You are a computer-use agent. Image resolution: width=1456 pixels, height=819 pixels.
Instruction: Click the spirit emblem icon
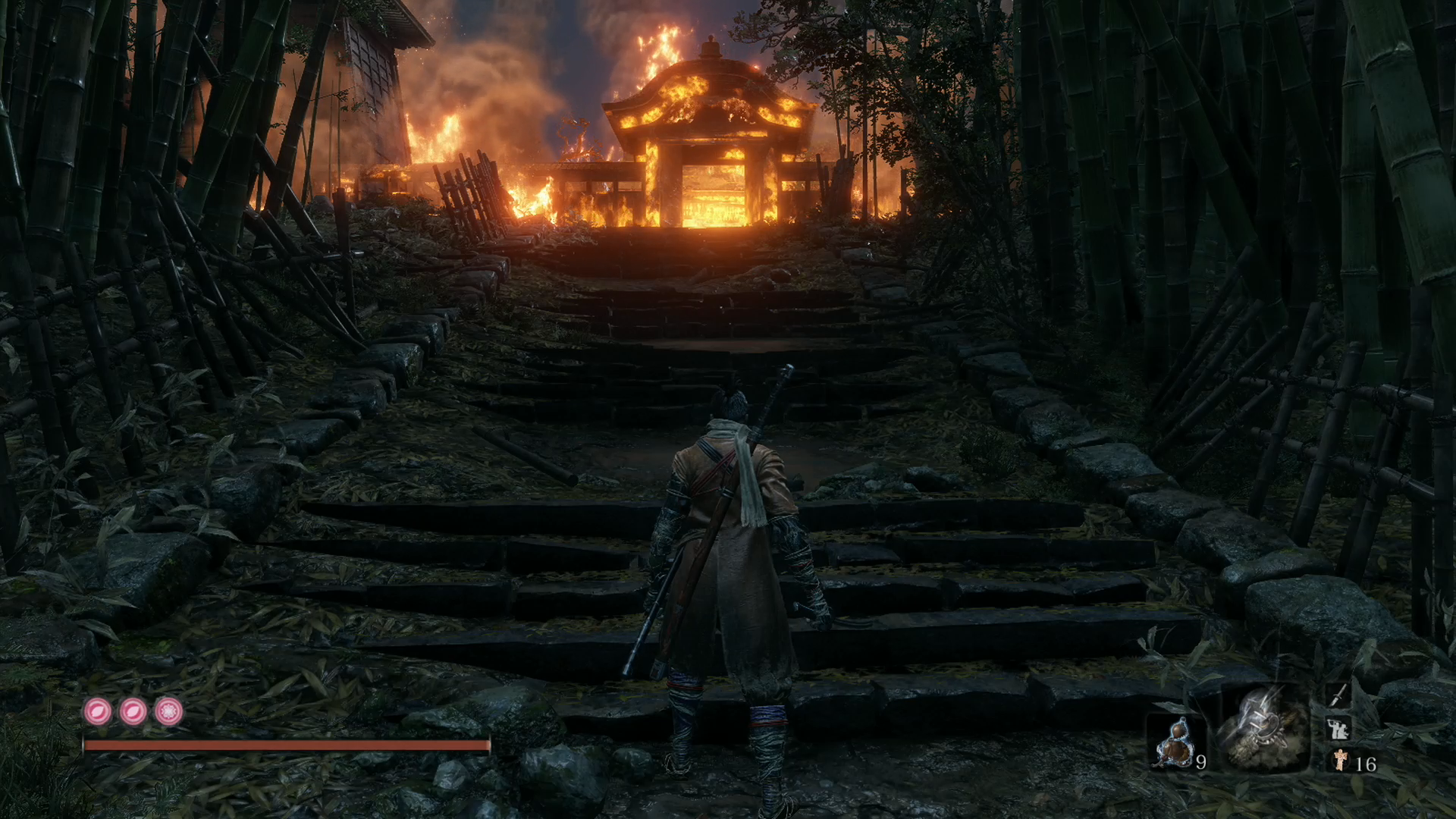pos(1341,761)
